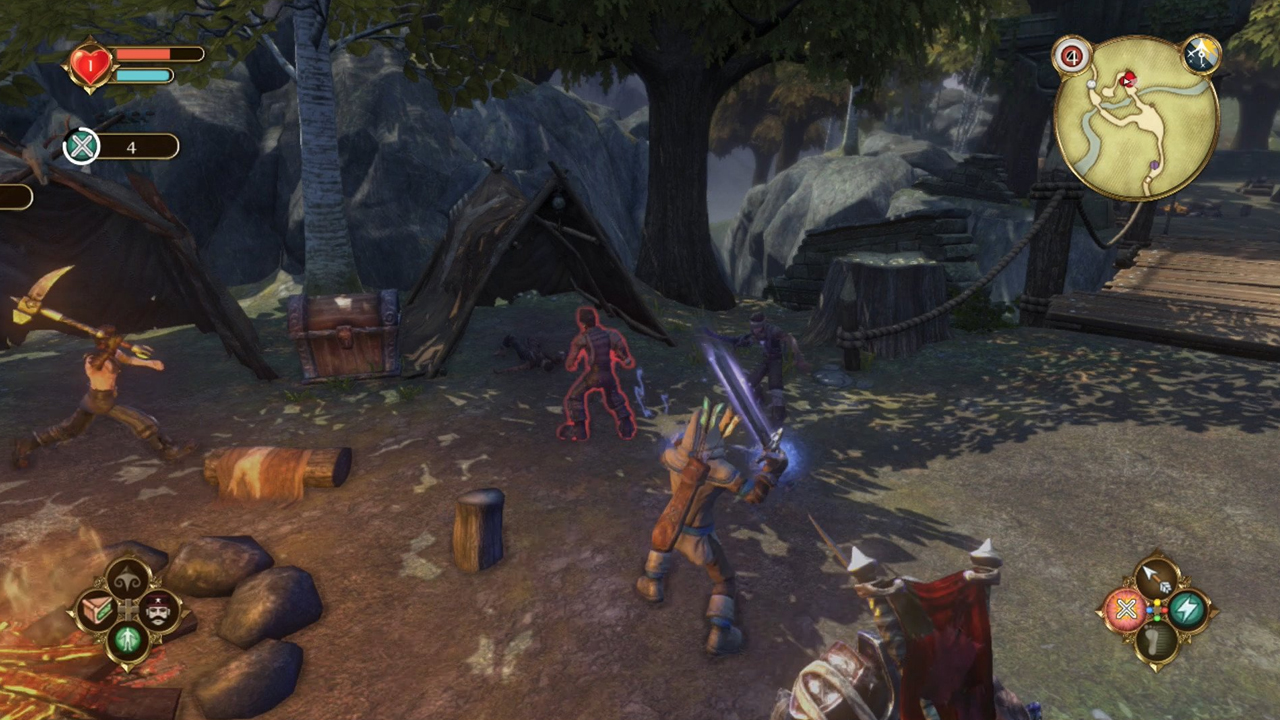Select the crossed-swords counter icon showing 4

click(82, 147)
